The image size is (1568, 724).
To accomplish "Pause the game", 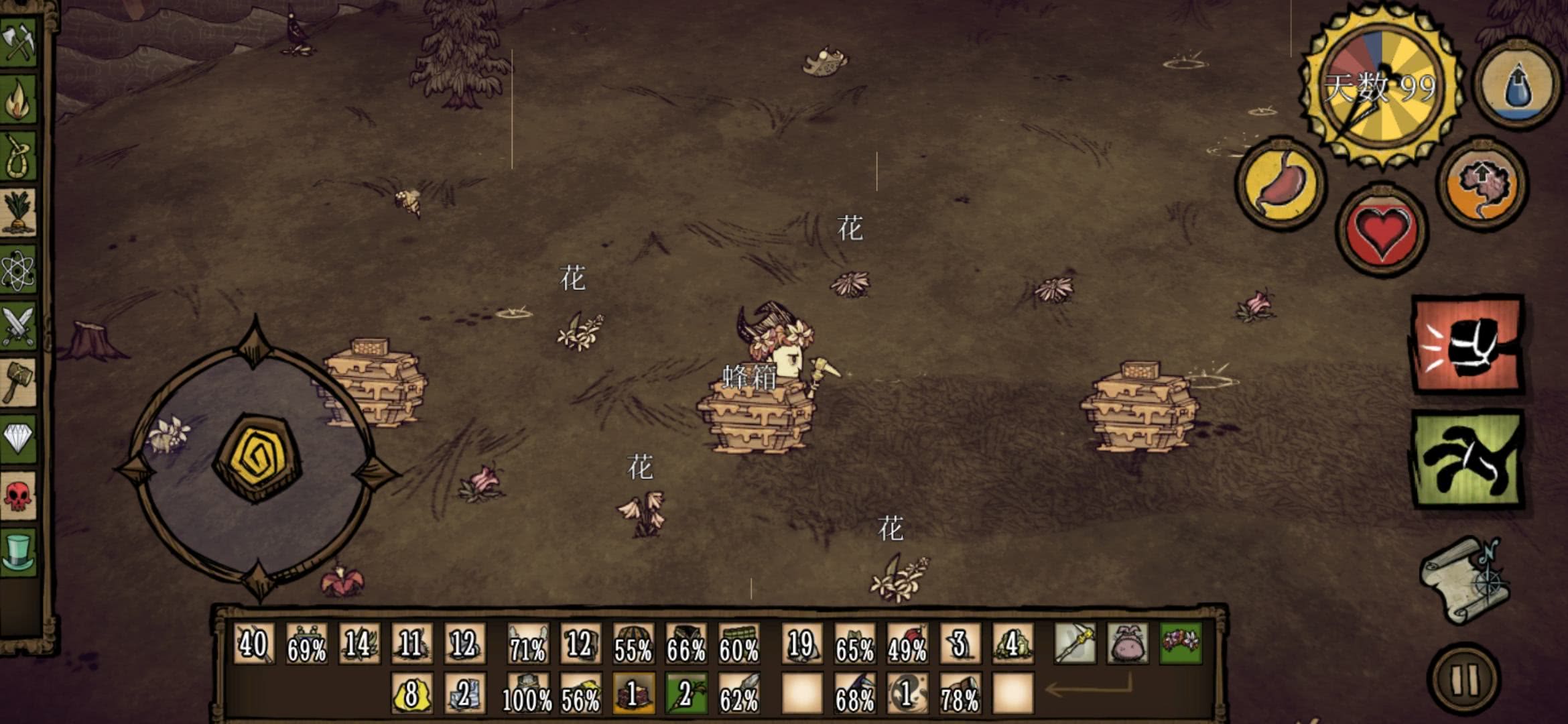I will [x=1465, y=680].
